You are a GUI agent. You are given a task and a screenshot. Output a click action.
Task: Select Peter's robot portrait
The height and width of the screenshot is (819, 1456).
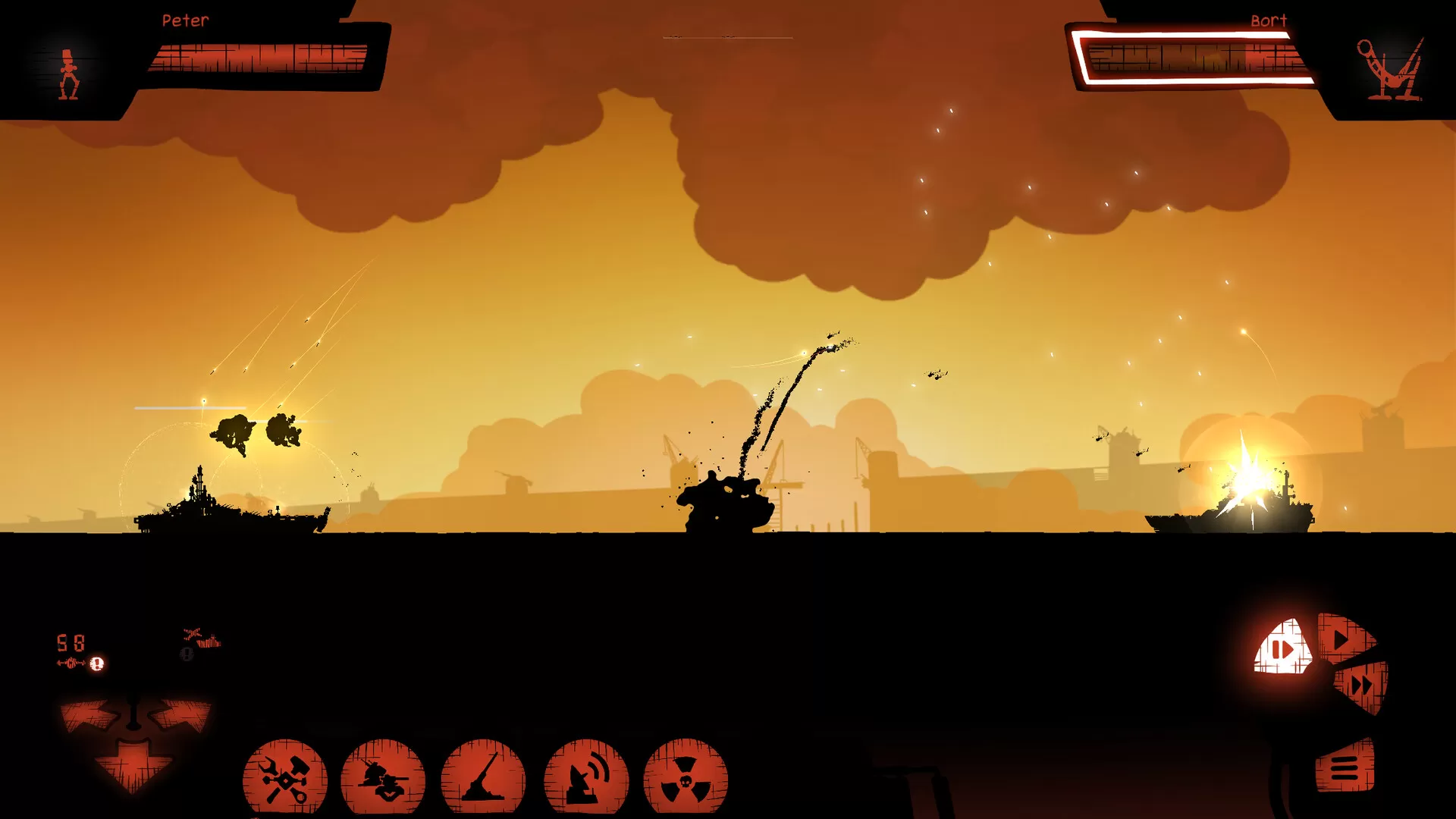(x=69, y=74)
